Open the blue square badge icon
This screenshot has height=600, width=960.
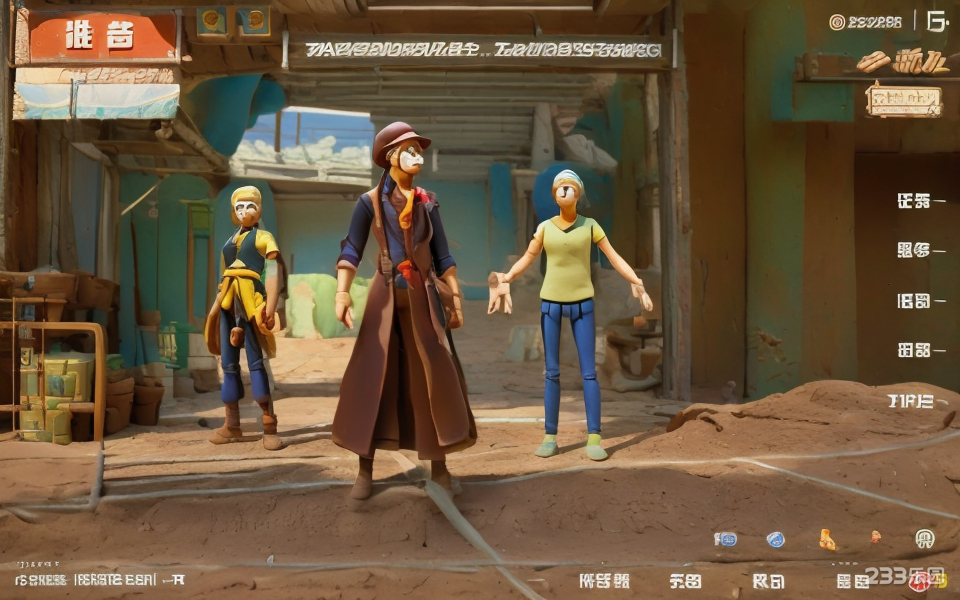pos(726,539)
